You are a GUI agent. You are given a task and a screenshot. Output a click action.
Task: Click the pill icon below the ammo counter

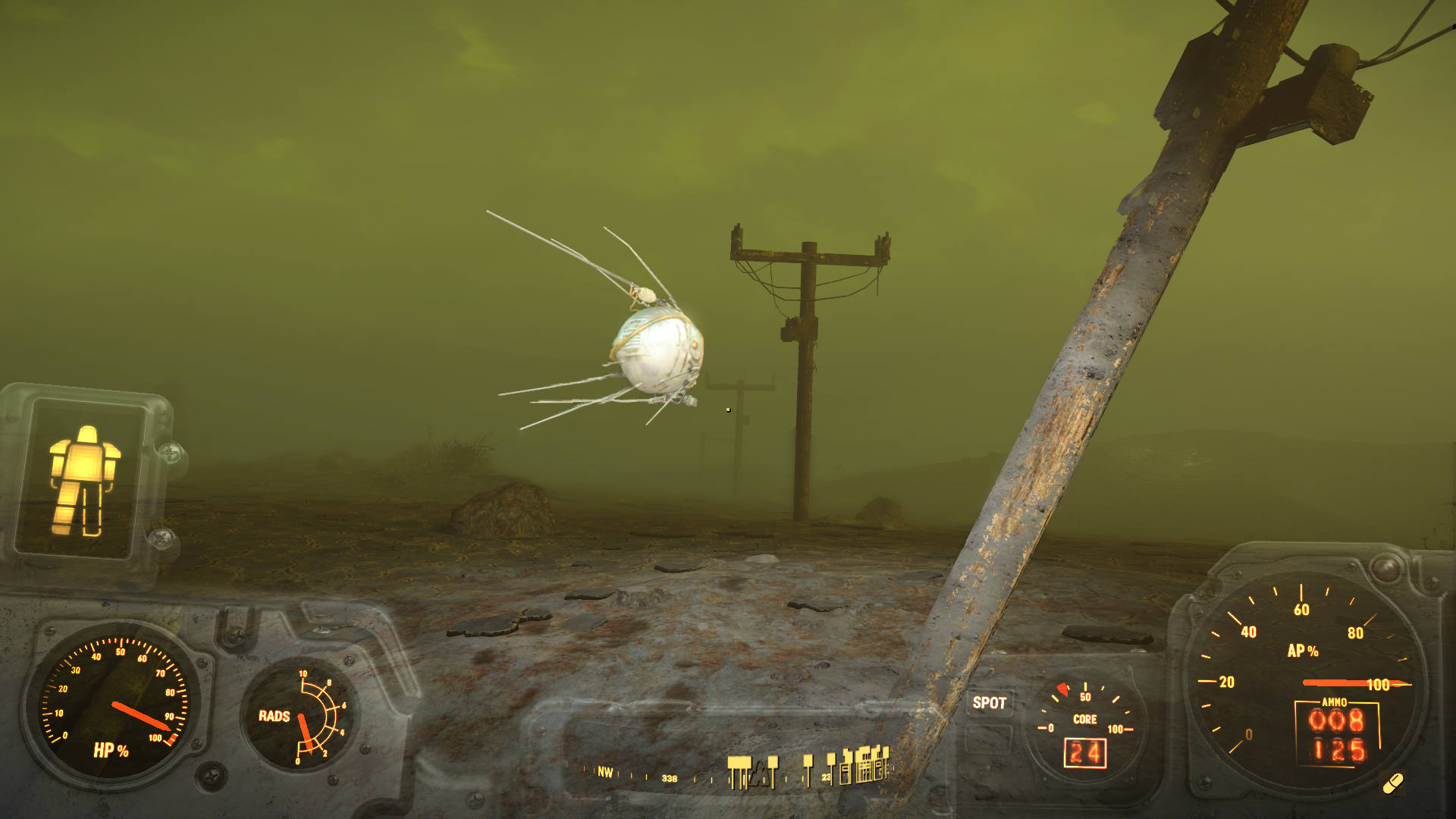(1393, 783)
